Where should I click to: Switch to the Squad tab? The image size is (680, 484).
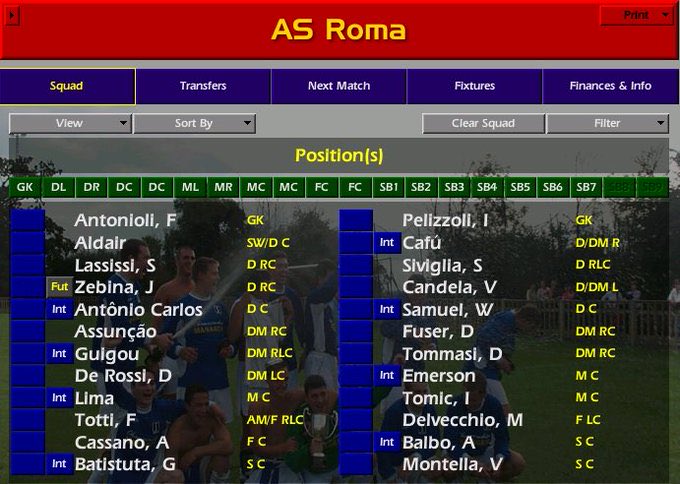click(x=67, y=86)
